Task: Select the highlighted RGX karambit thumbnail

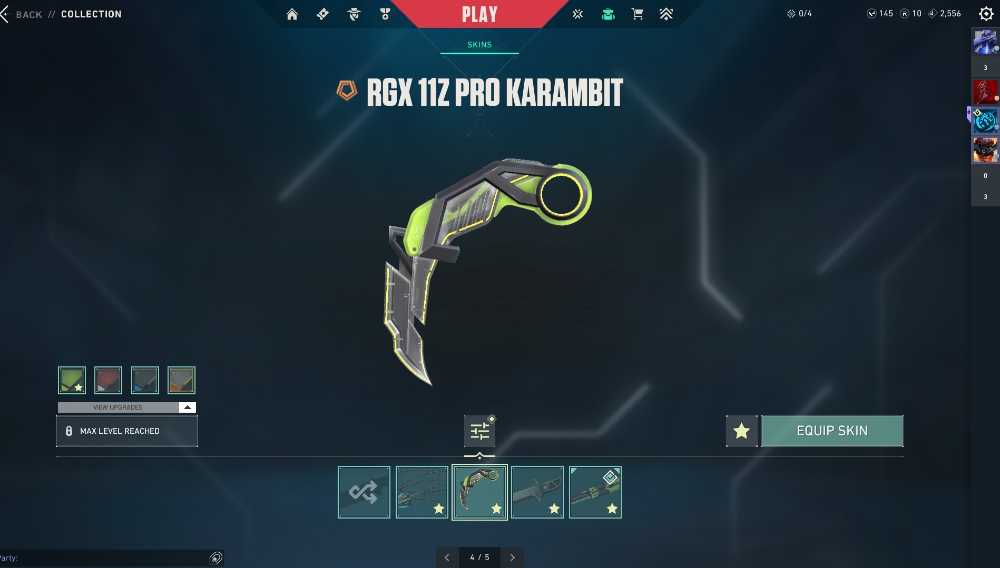Action: 480,492
